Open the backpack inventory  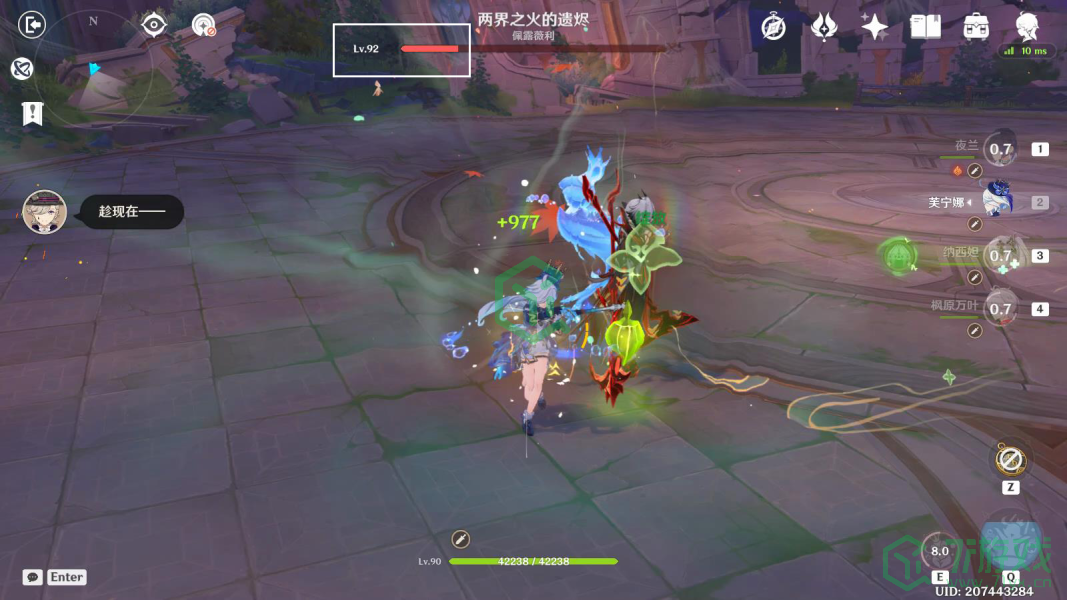(x=976, y=27)
